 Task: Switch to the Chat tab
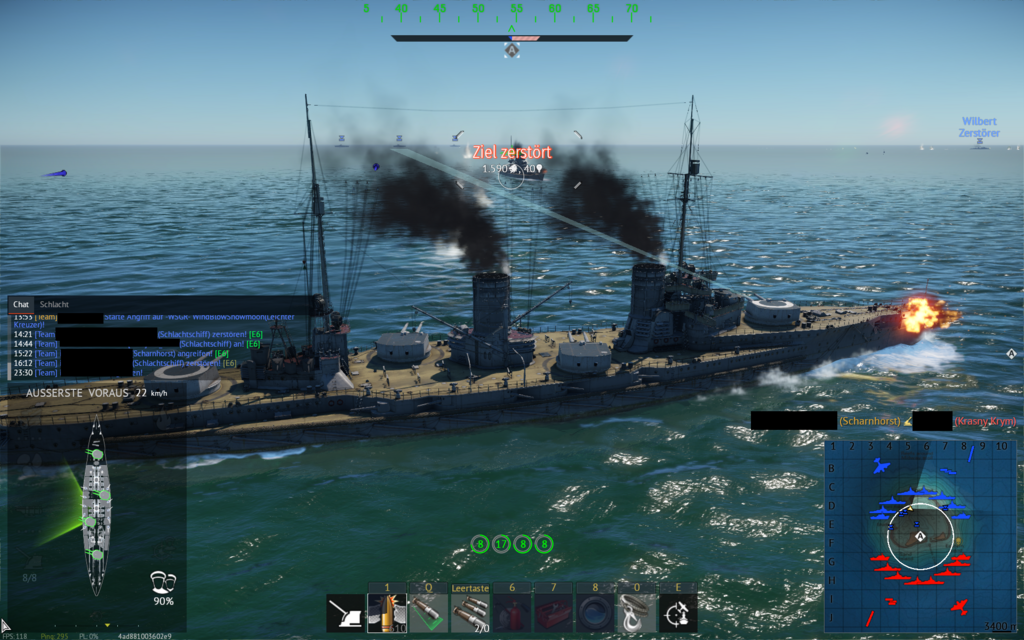click(x=21, y=304)
